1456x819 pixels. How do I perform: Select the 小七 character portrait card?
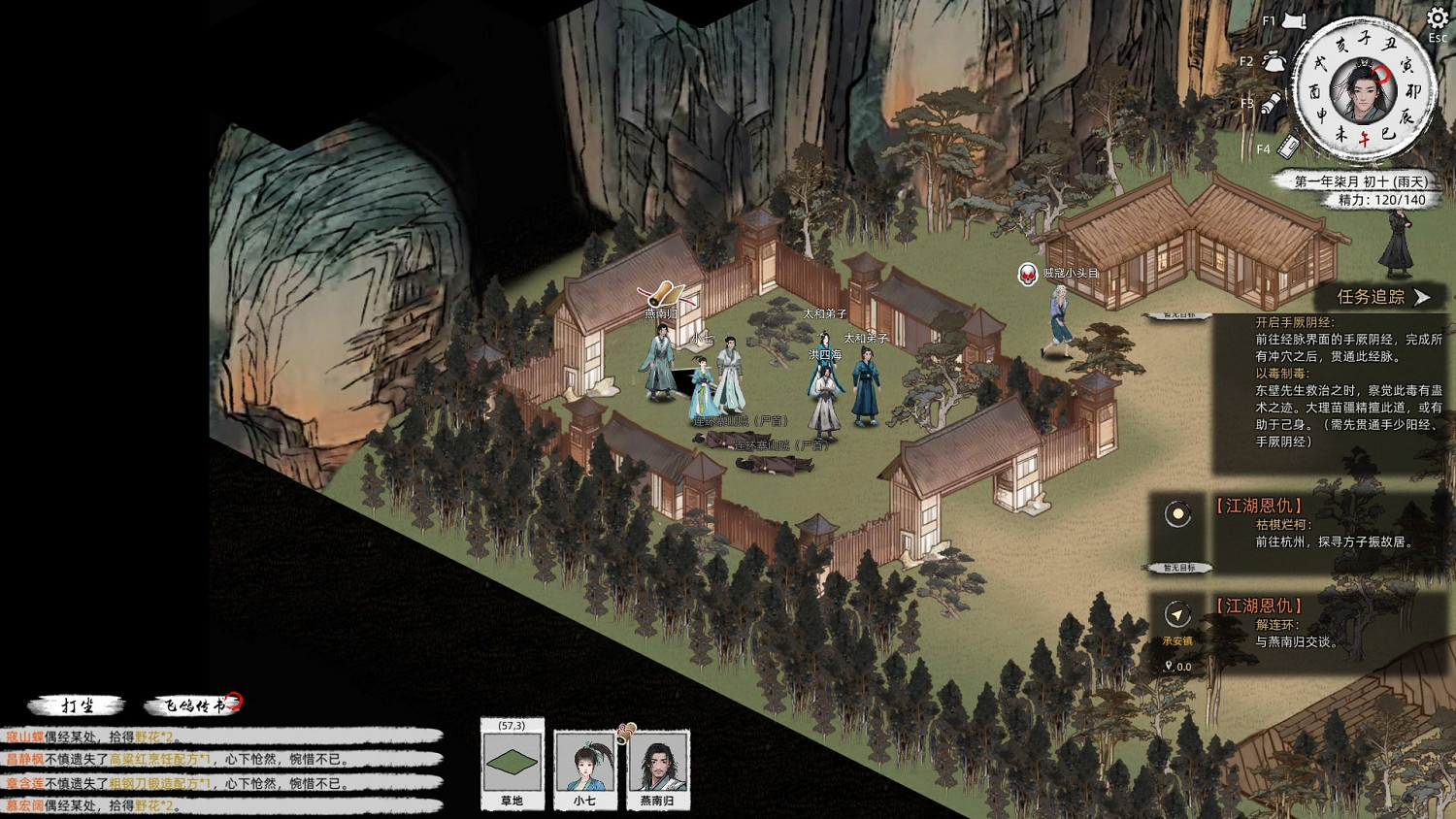click(584, 766)
